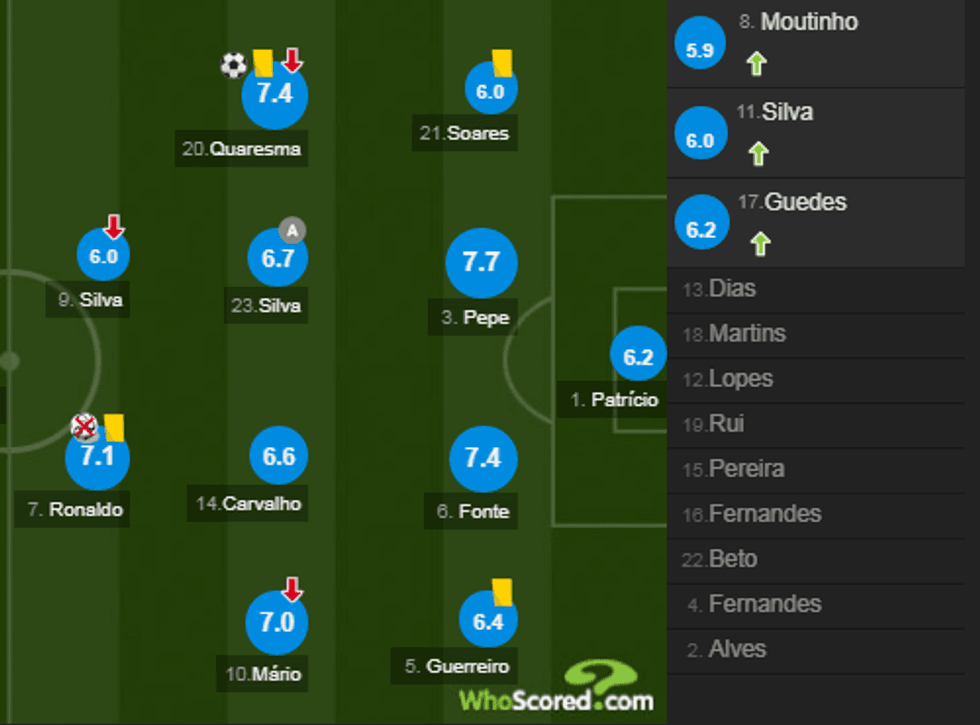Open Ronaldo's player rating bubble

pos(97,458)
